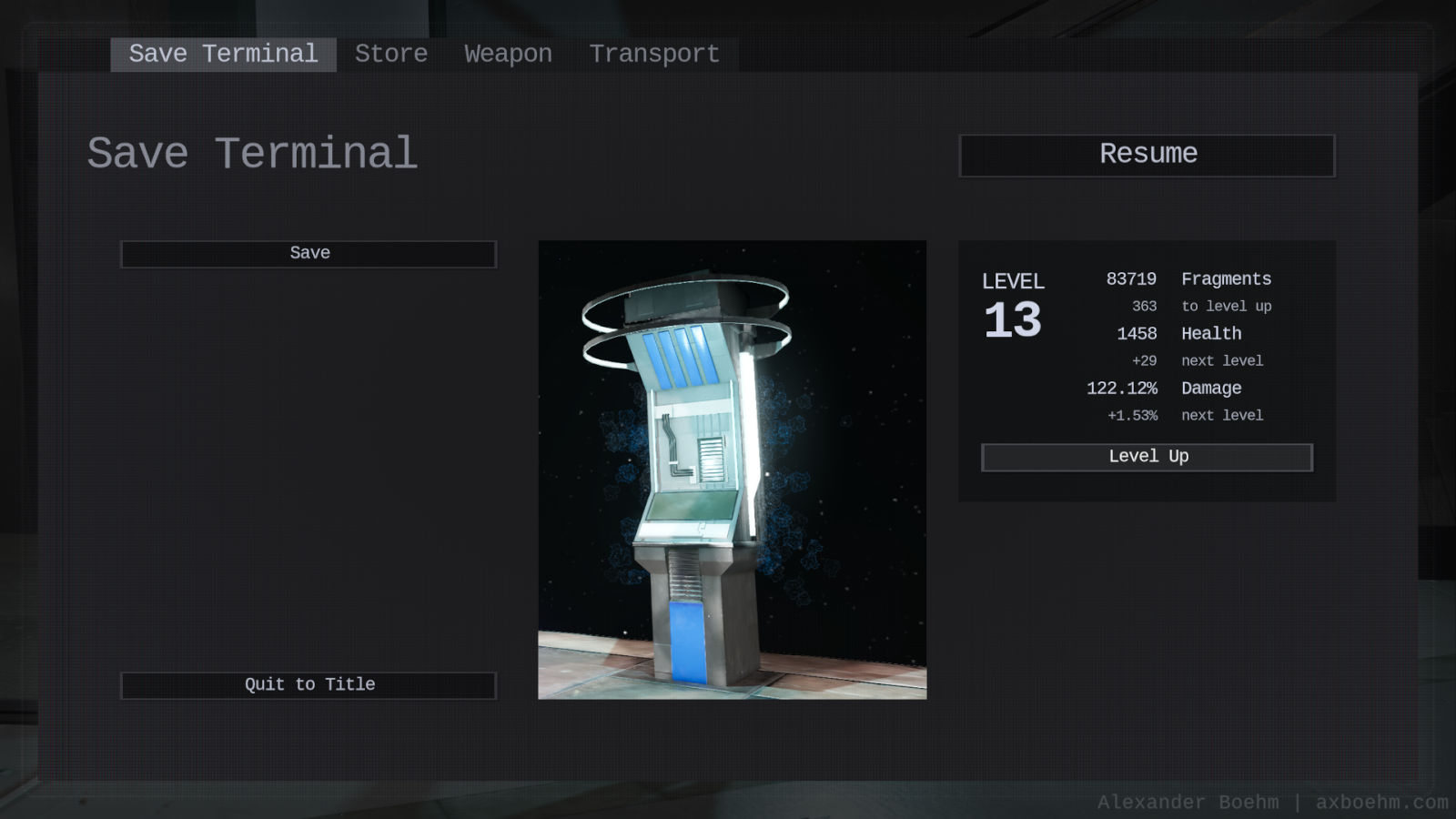Activate the Level Up button
Viewport: 1456px width, 819px height.
[1147, 457]
